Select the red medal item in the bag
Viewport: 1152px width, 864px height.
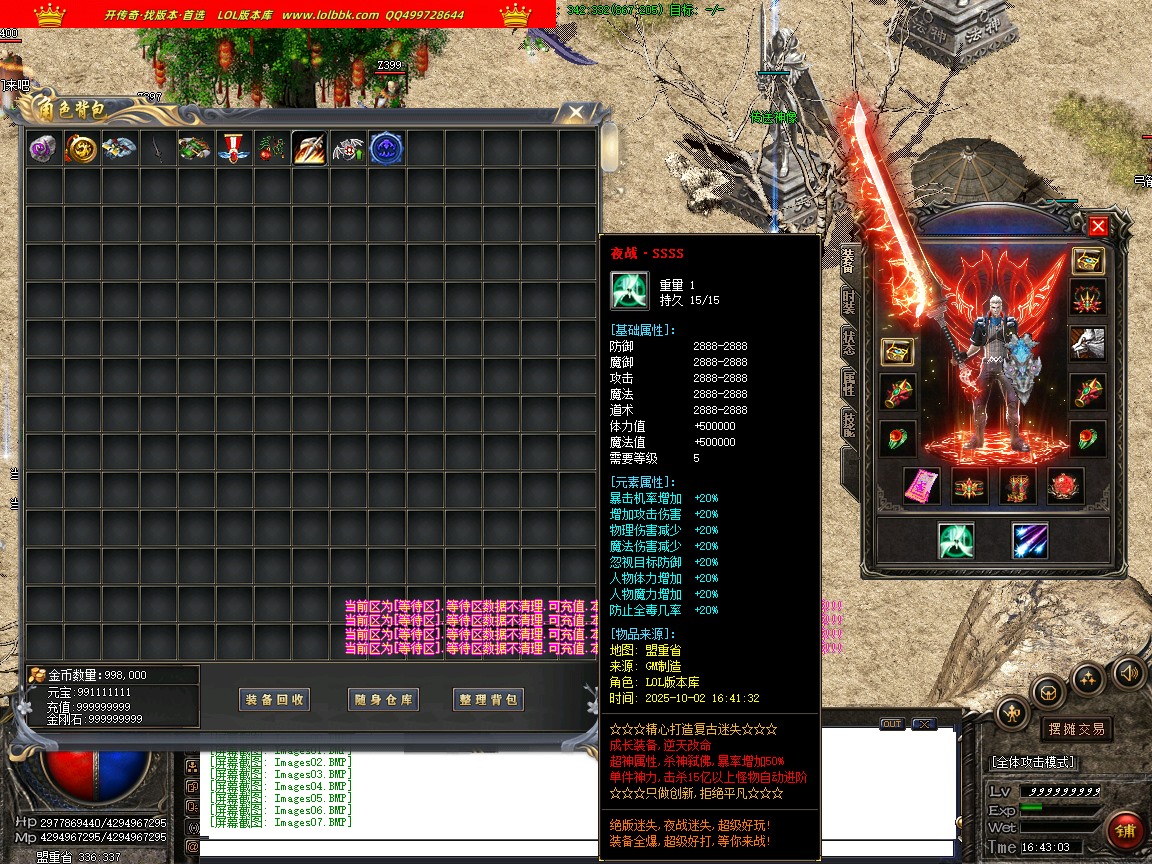(234, 149)
